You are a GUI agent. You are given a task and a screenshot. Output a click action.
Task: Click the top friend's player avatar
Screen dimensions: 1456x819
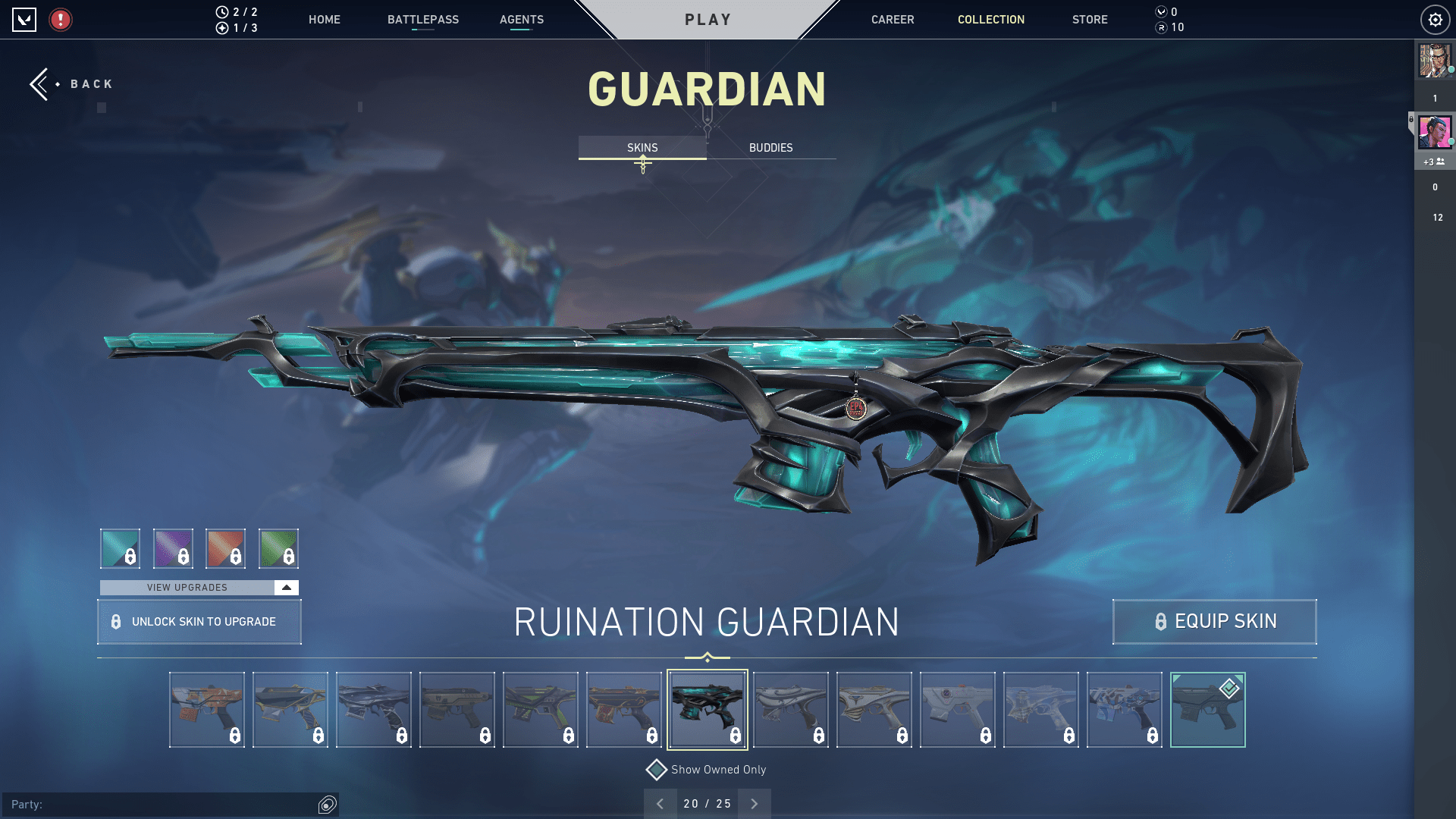(x=1434, y=62)
